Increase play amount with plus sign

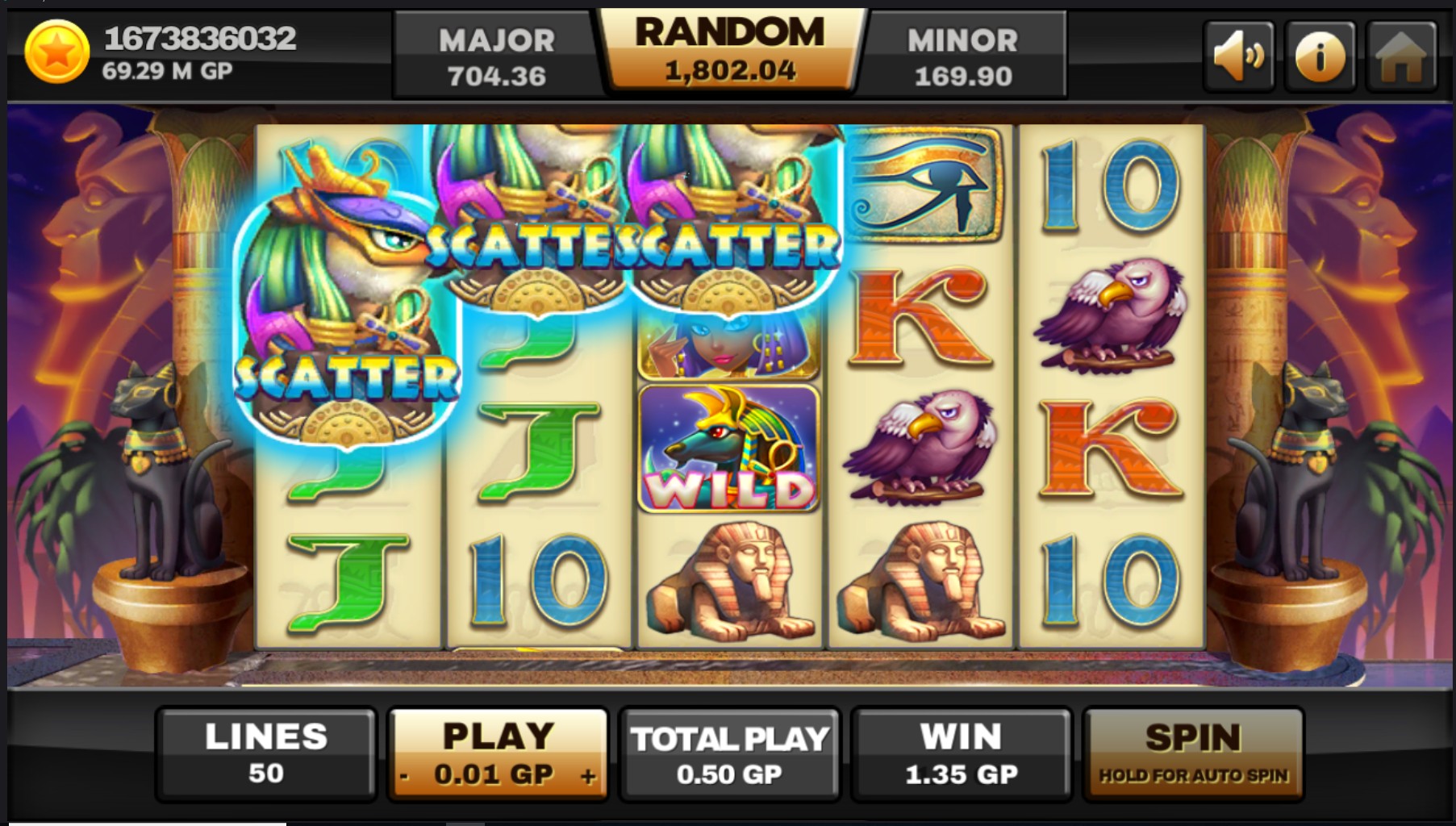pyautogui.click(x=588, y=776)
